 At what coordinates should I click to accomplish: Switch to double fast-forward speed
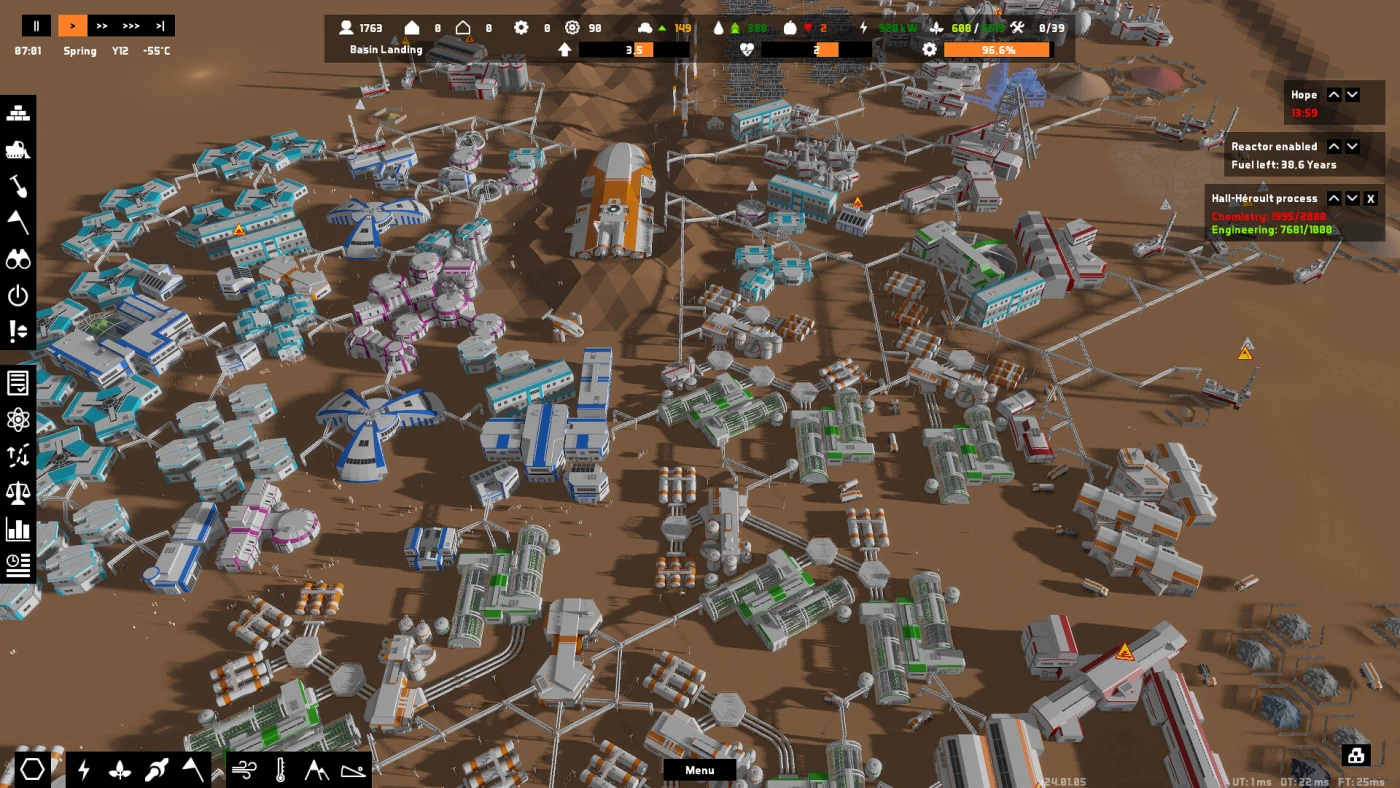click(x=102, y=26)
